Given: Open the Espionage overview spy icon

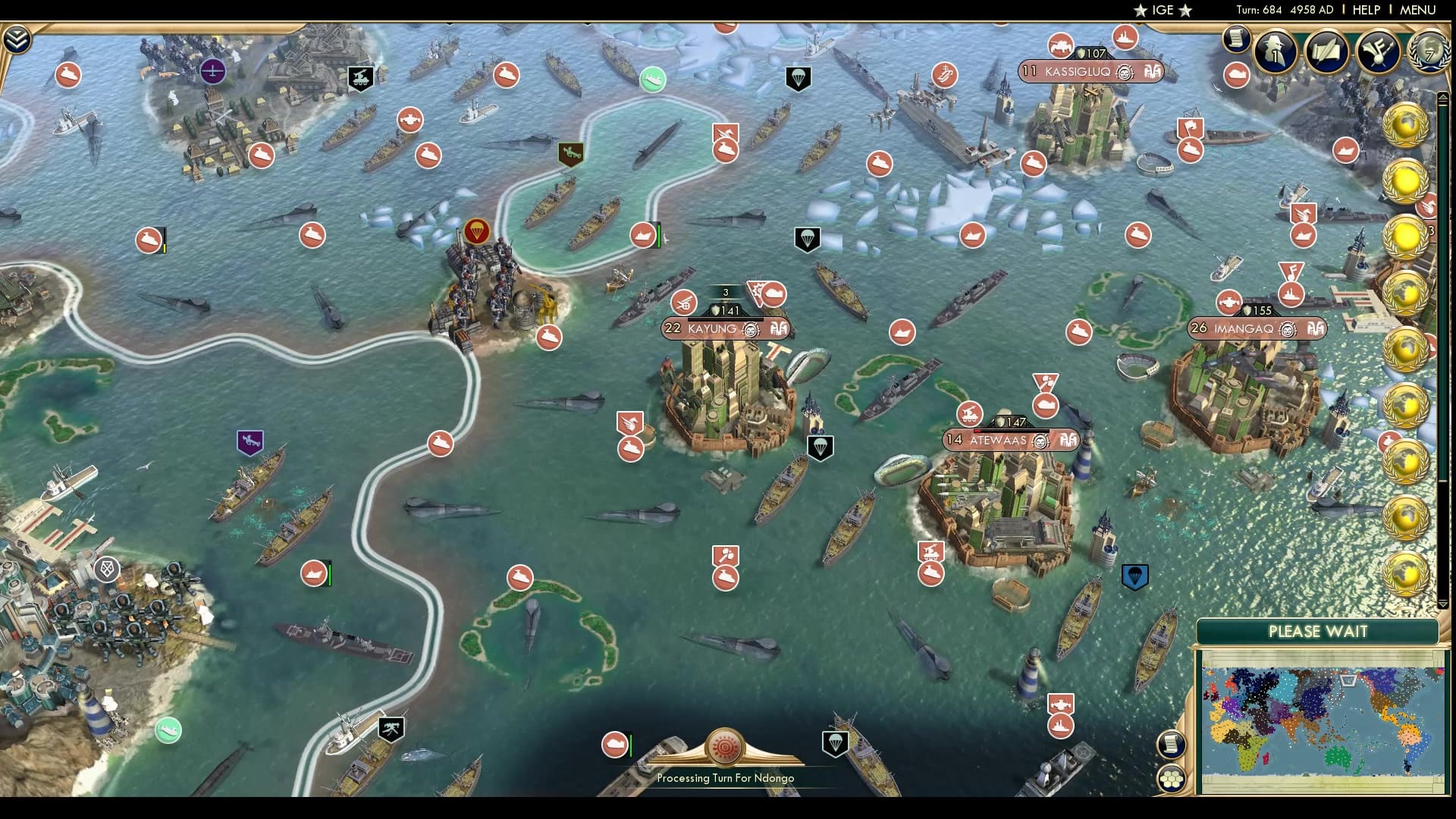Looking at the screenshot, I should (1274, 51).
